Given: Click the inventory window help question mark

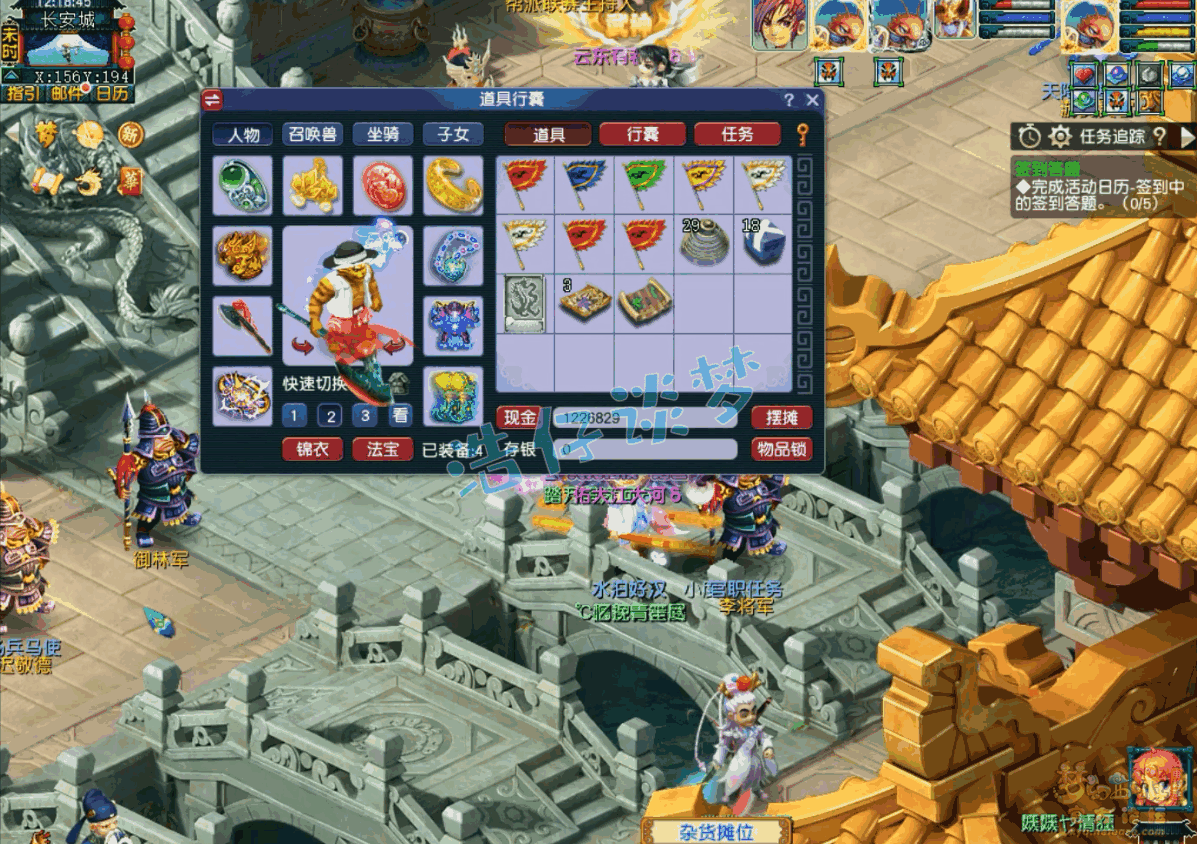Looking at the screenshot, I should pyautogui.click(x=788, y=100).
